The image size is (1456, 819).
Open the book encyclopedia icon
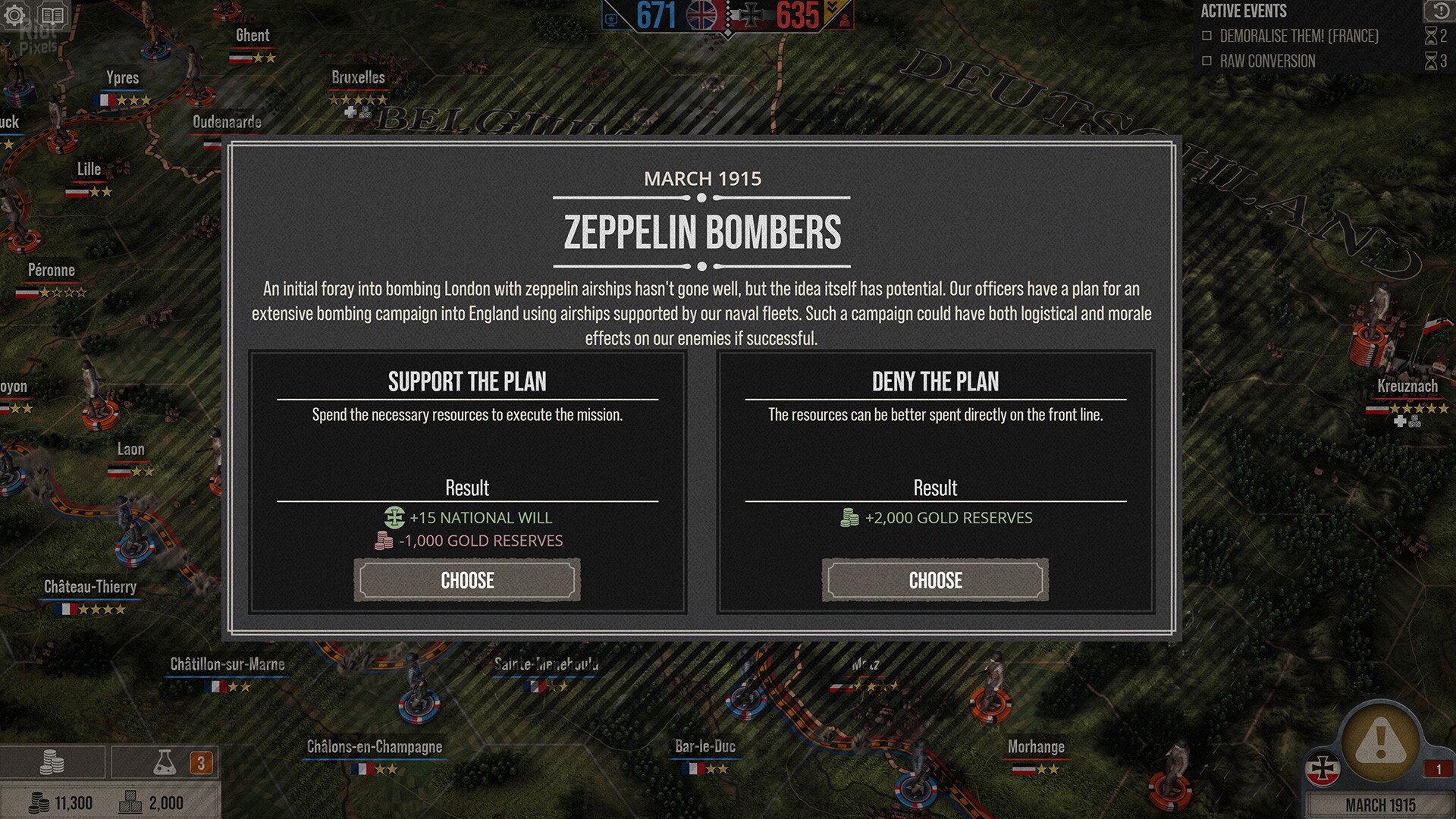pyautogui.click(x=52, y=15)
